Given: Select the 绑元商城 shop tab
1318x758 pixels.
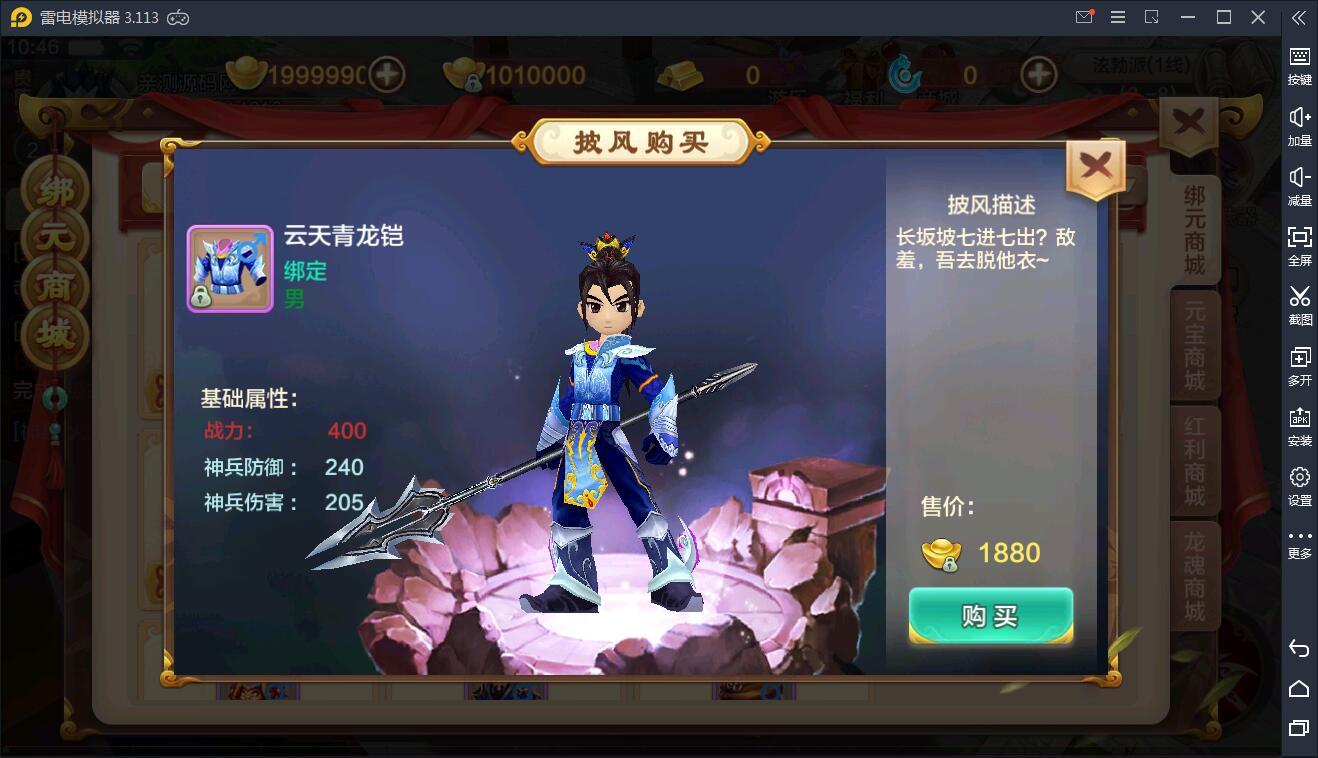Looking at the screenshot, I should (1196, 230).
